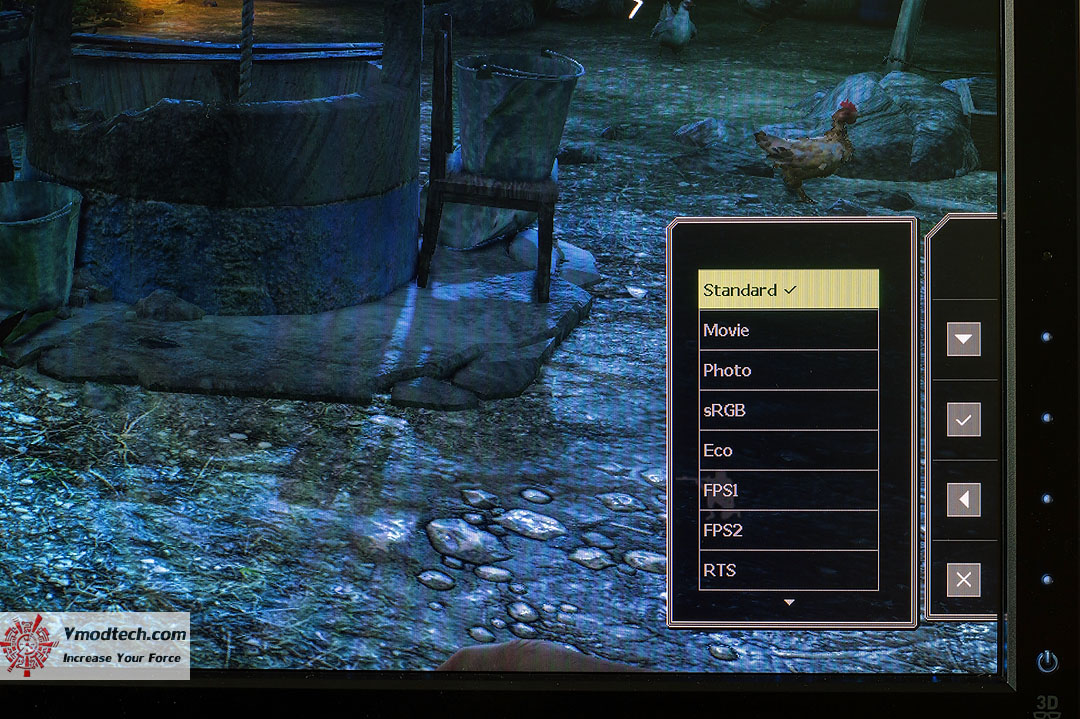The image size is (1080, 719).
Task: Select the FPS2 gaming mode
Action: tap(788, 530)
